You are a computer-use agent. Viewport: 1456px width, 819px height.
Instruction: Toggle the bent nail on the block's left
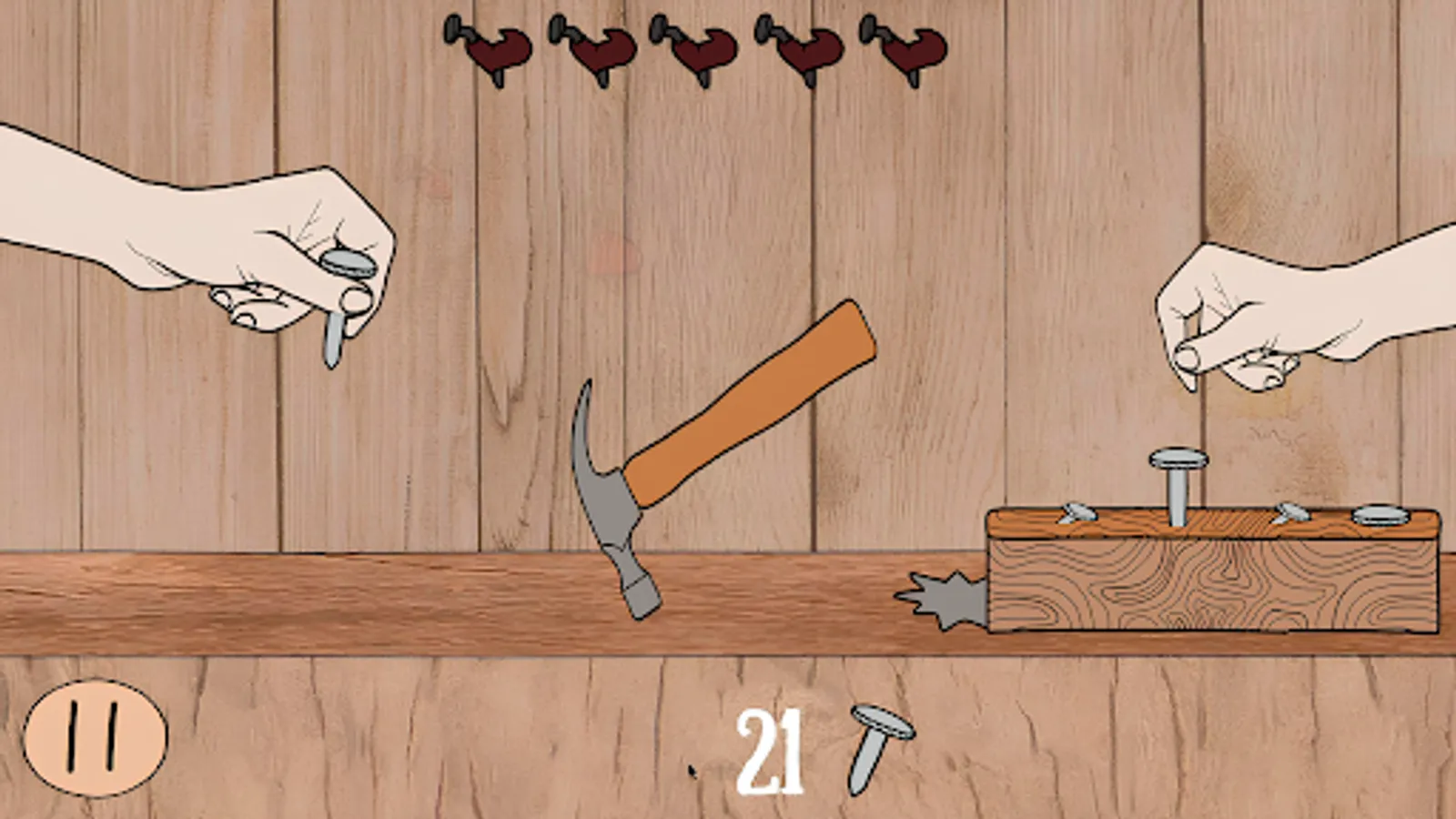[x=1078, y=514]
